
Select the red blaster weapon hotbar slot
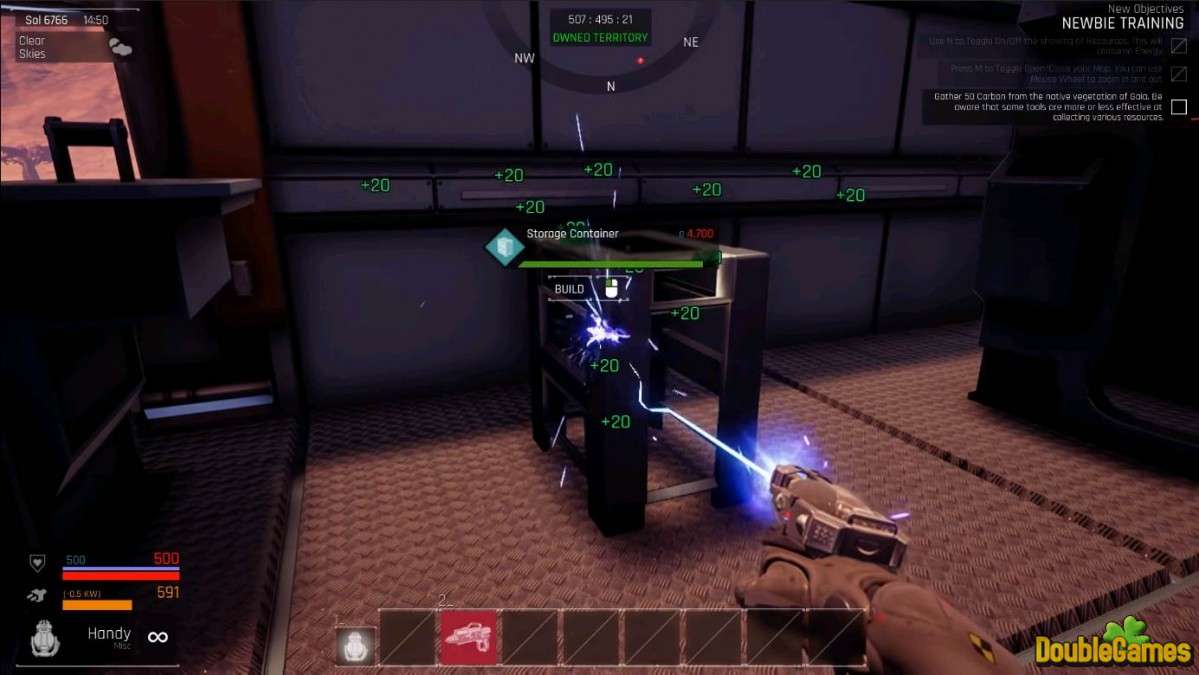click(x=468, y=638)
